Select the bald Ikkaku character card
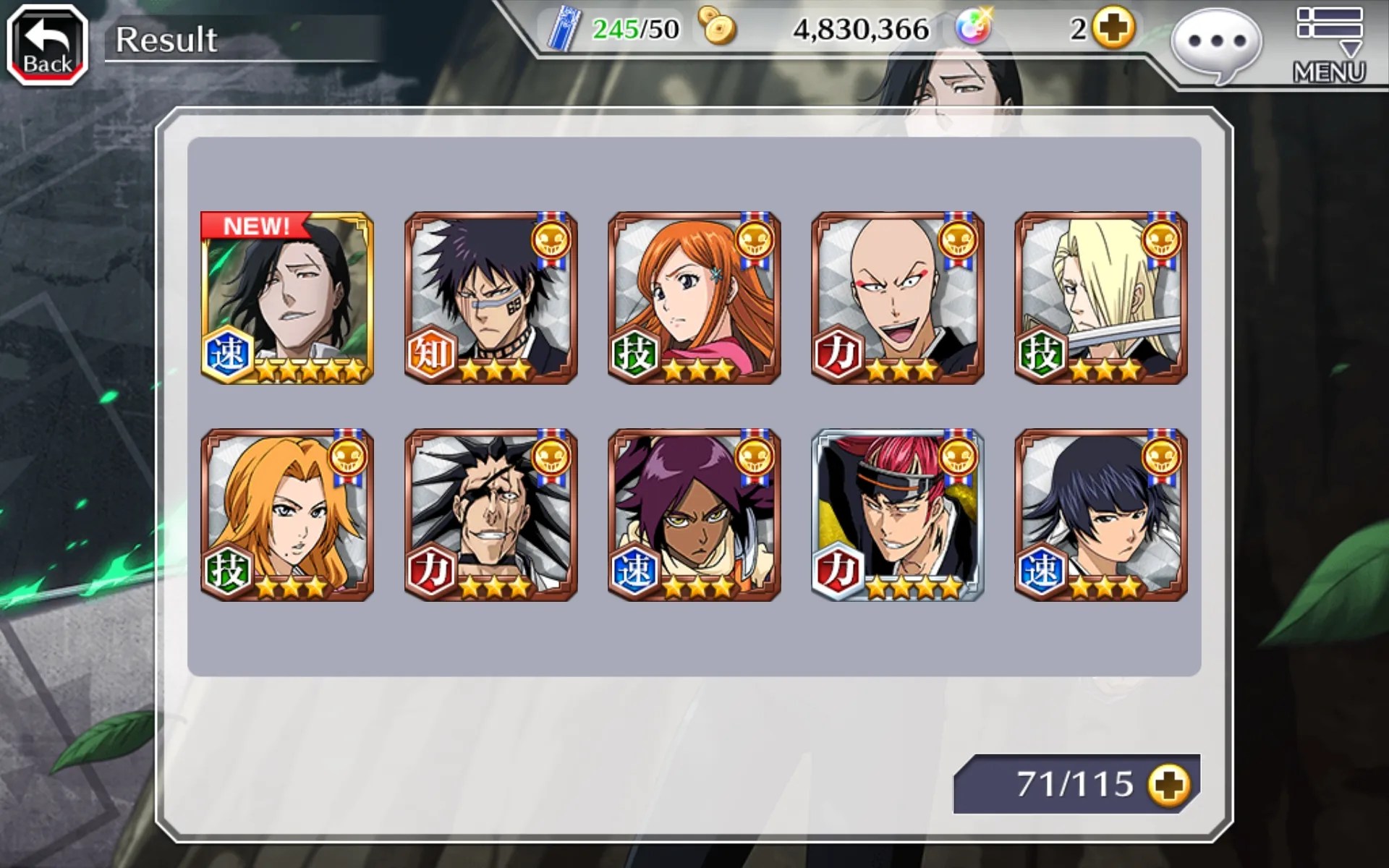This screenshot has height=868, width=1389. pyautogui.click(x=897, y=298)
